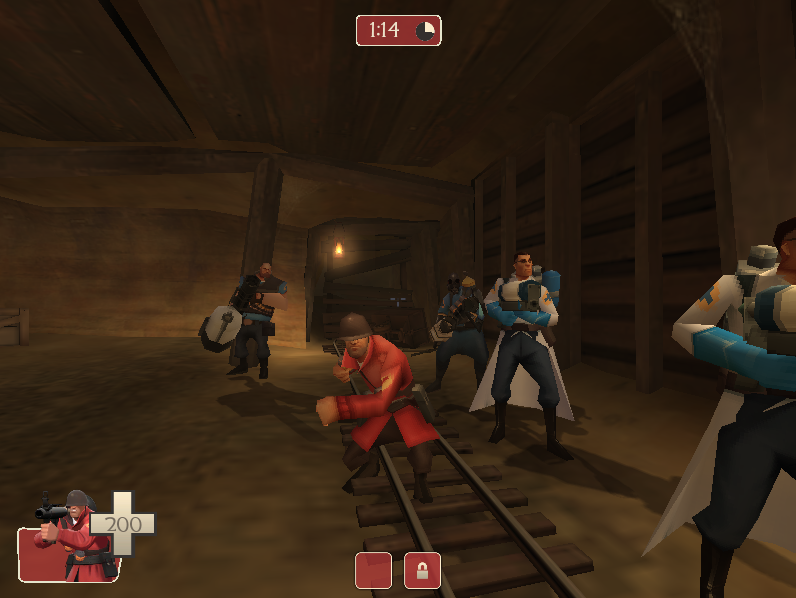This screenshot has height=598, width=796.
Task: Select the locked control point padlock icon
Action: (x=422, y=570)
